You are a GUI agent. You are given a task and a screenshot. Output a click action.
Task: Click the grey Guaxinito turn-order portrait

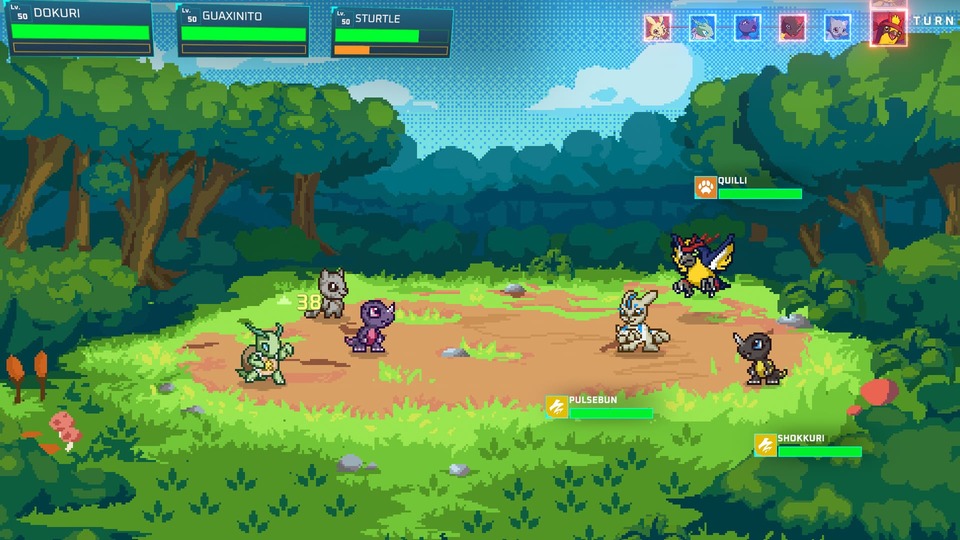coord(838,27)
